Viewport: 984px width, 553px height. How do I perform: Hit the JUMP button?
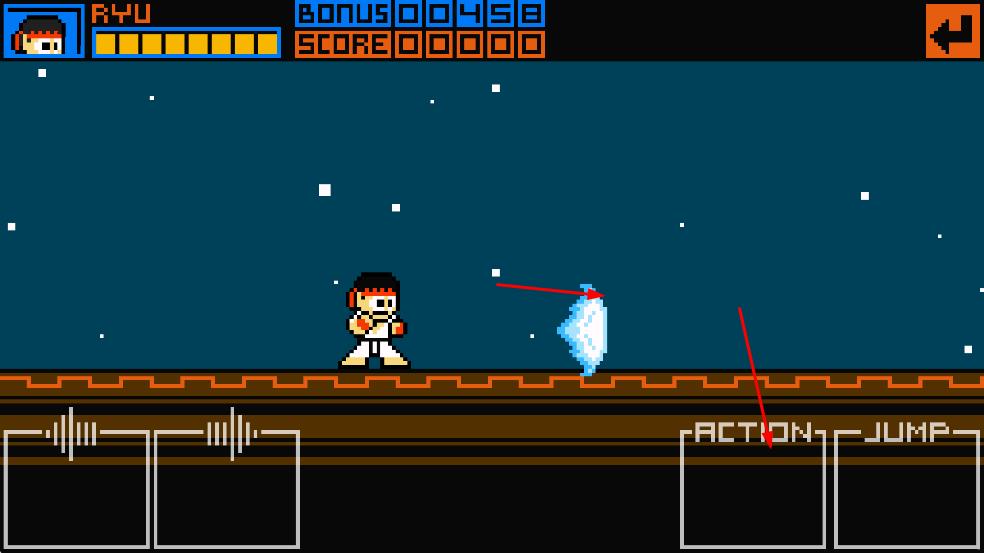pyautogui.click(x=906, y=490)
